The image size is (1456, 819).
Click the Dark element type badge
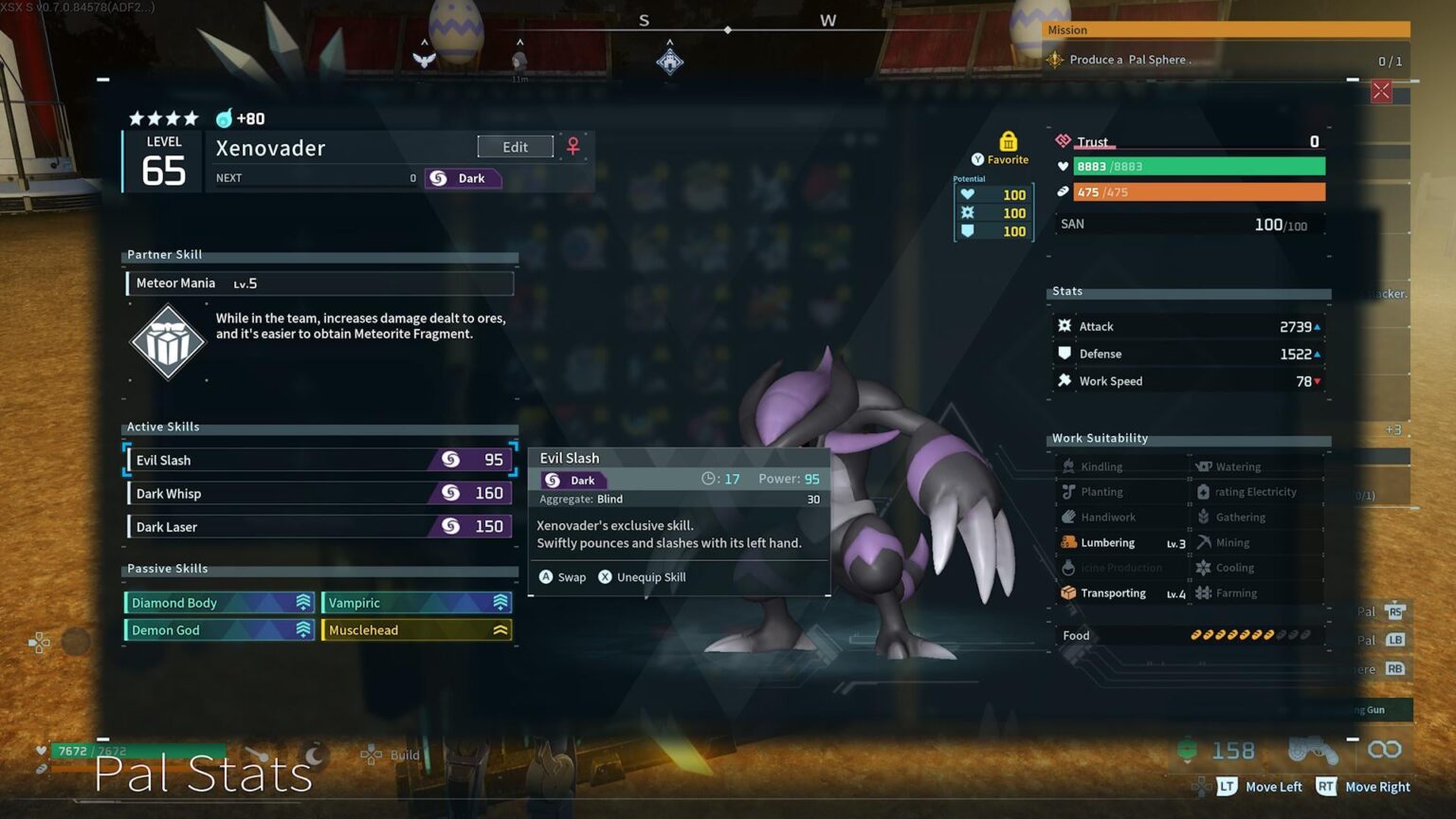pos(463,178)
